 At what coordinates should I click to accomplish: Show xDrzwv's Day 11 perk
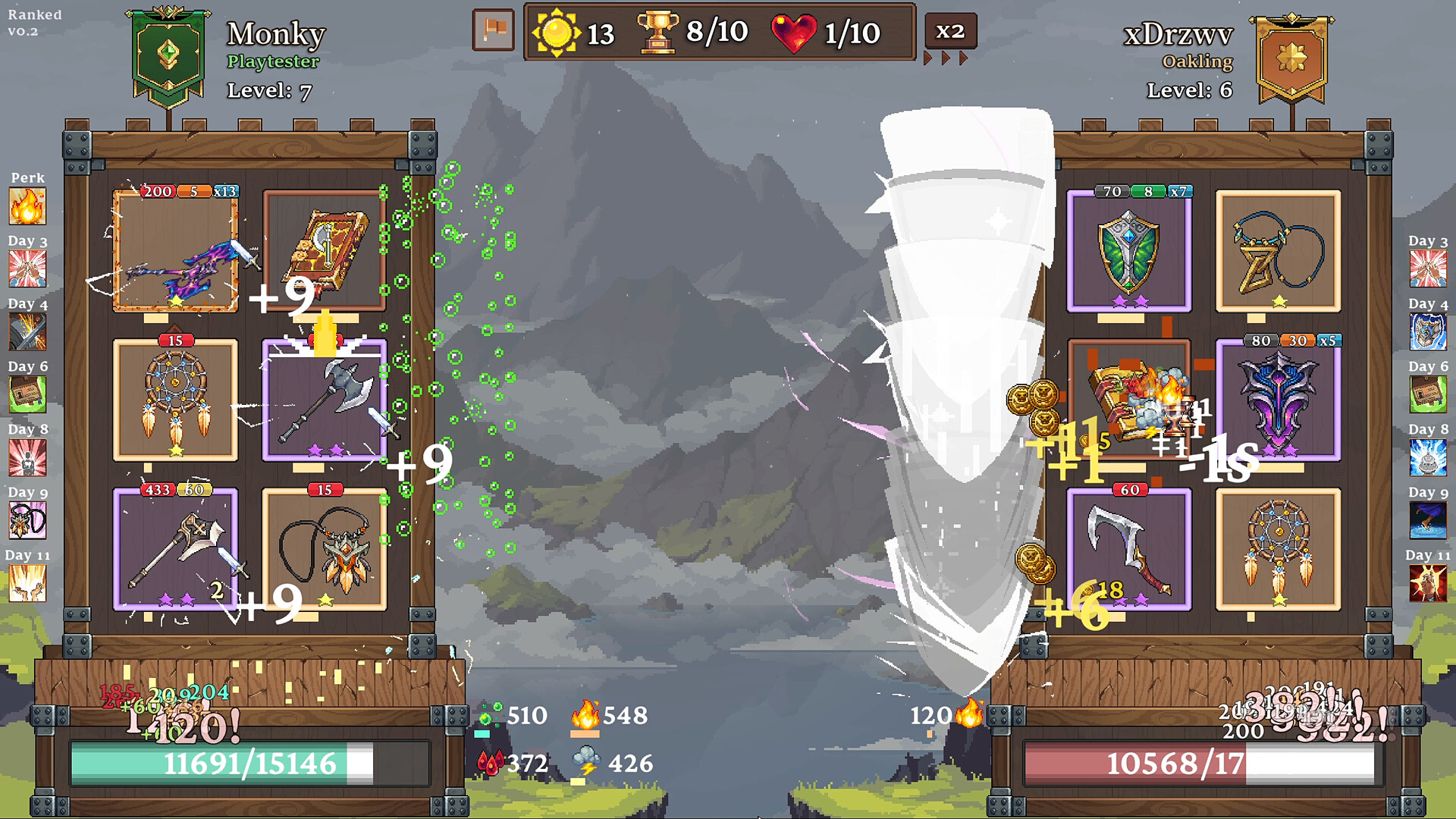tap(1428, 583)
